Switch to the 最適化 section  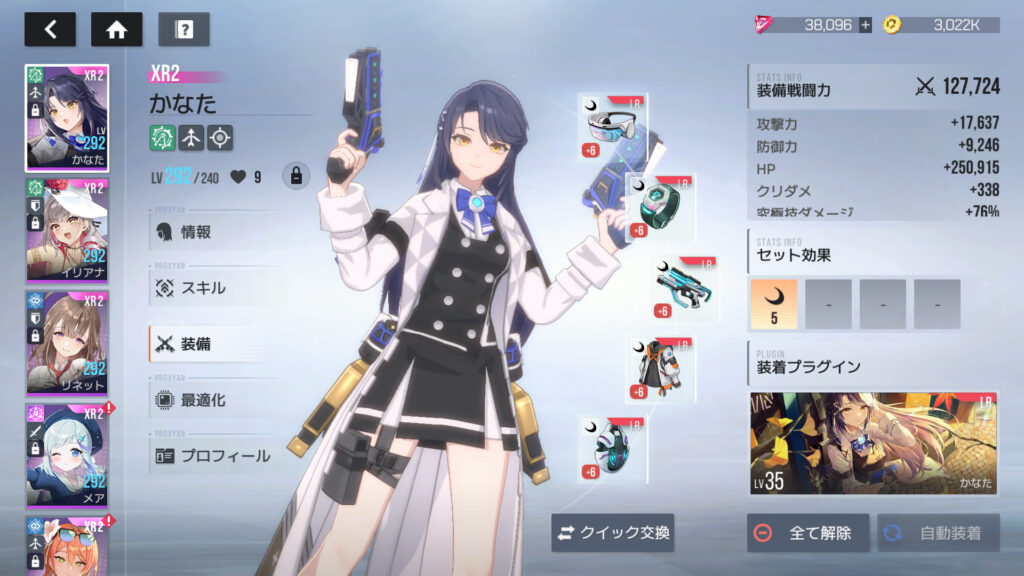203,400
